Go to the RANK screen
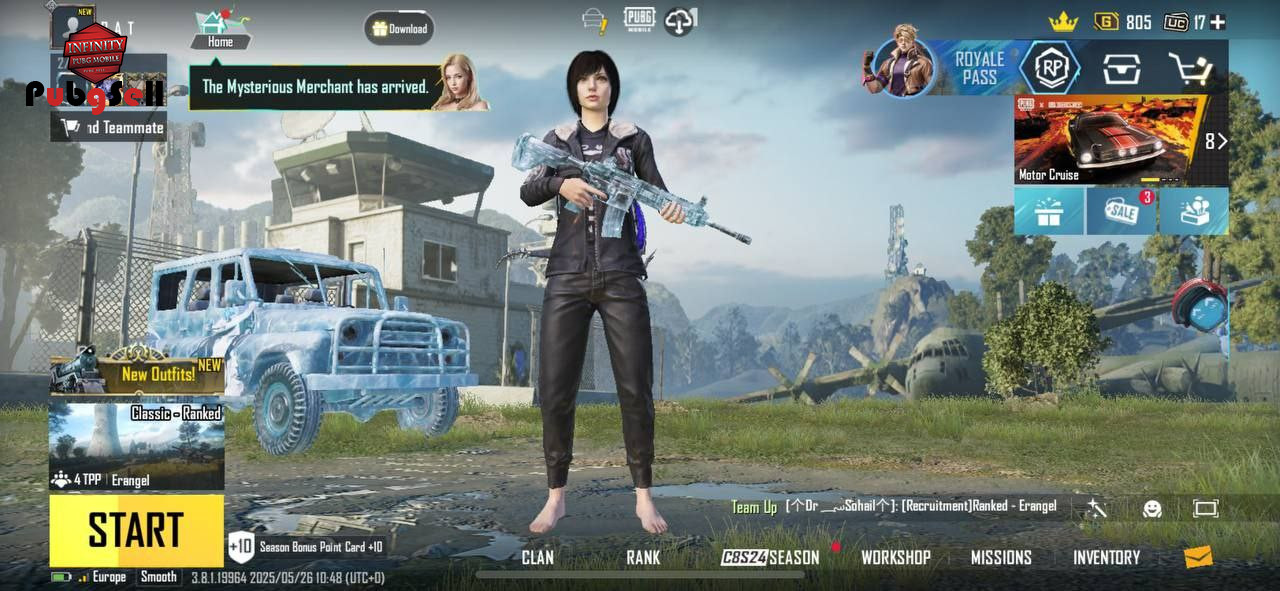Screen dimensions: 1280x591 [643, 558]
